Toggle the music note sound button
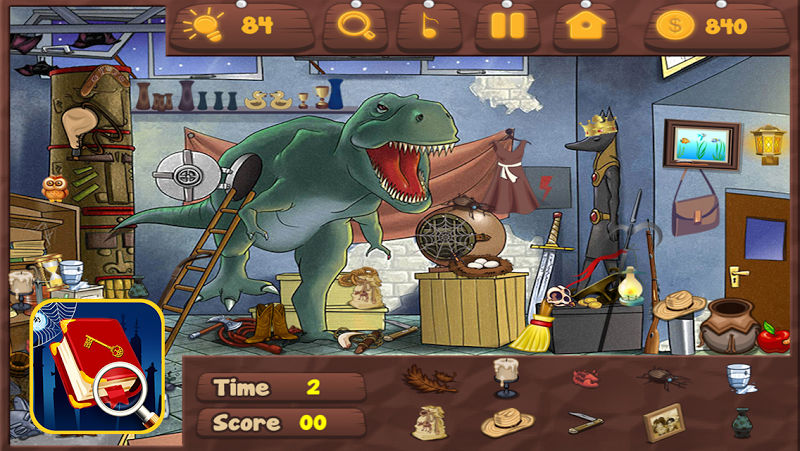The image size is (800, 451). pos(430,27)
